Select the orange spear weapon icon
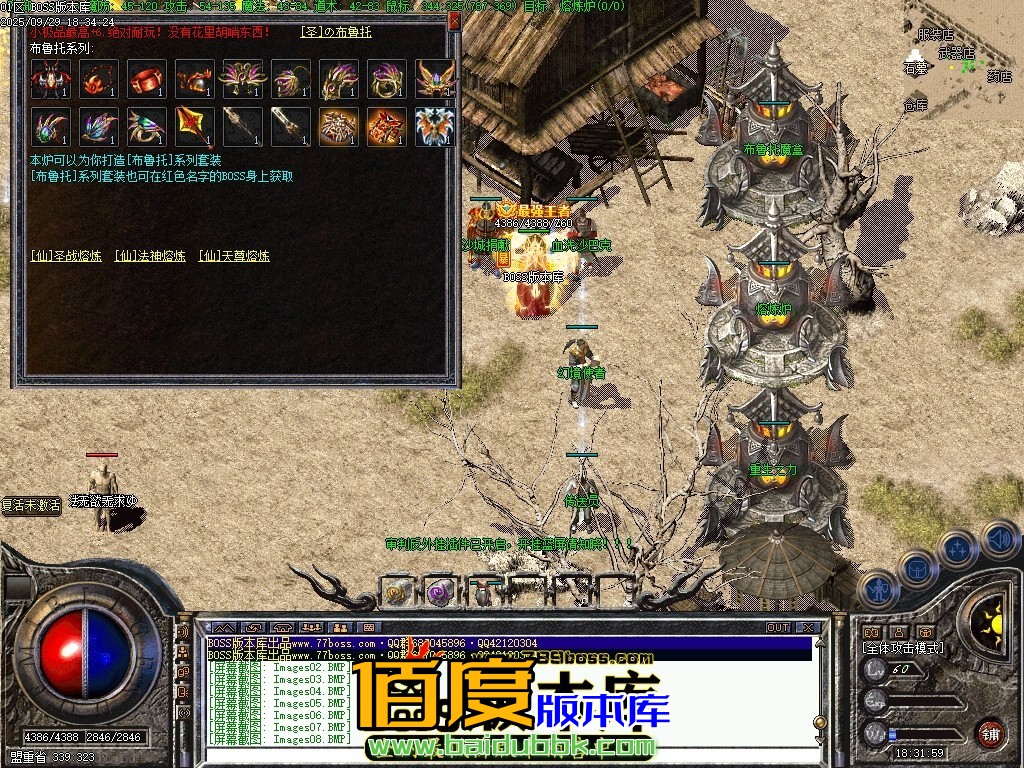The height and width of the screenshot is (768, 1024). [194, 127]
